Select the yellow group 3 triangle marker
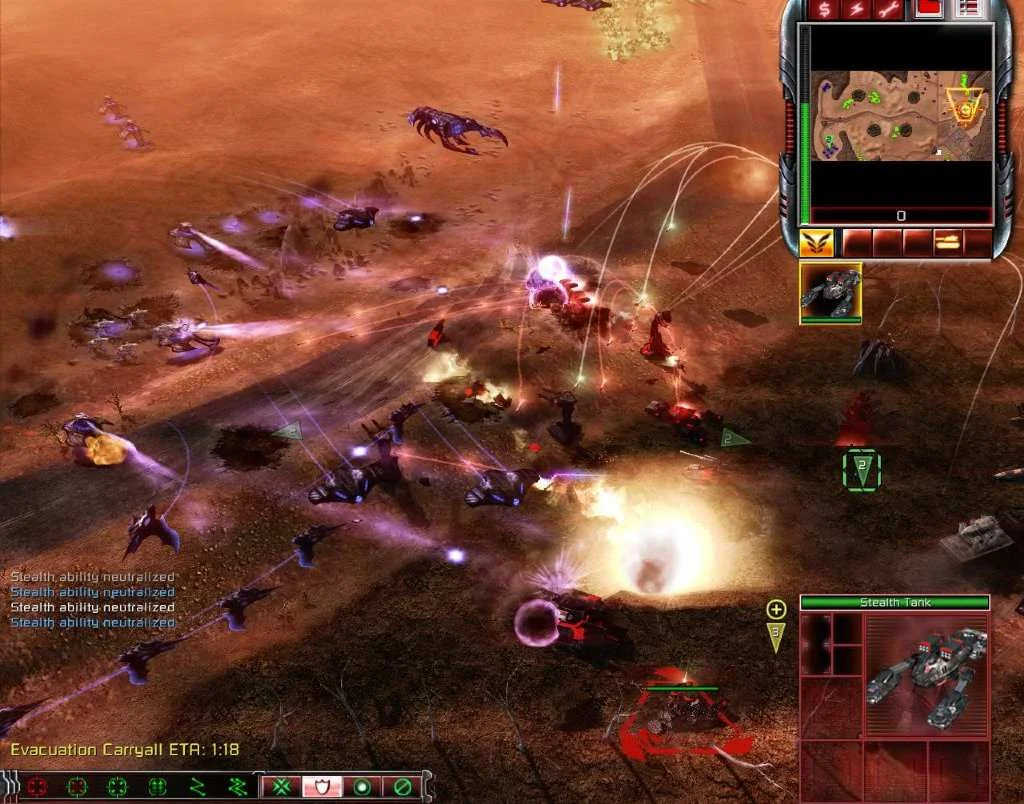Viewport: 1024px width, 804px height. [x=776, y=636]
